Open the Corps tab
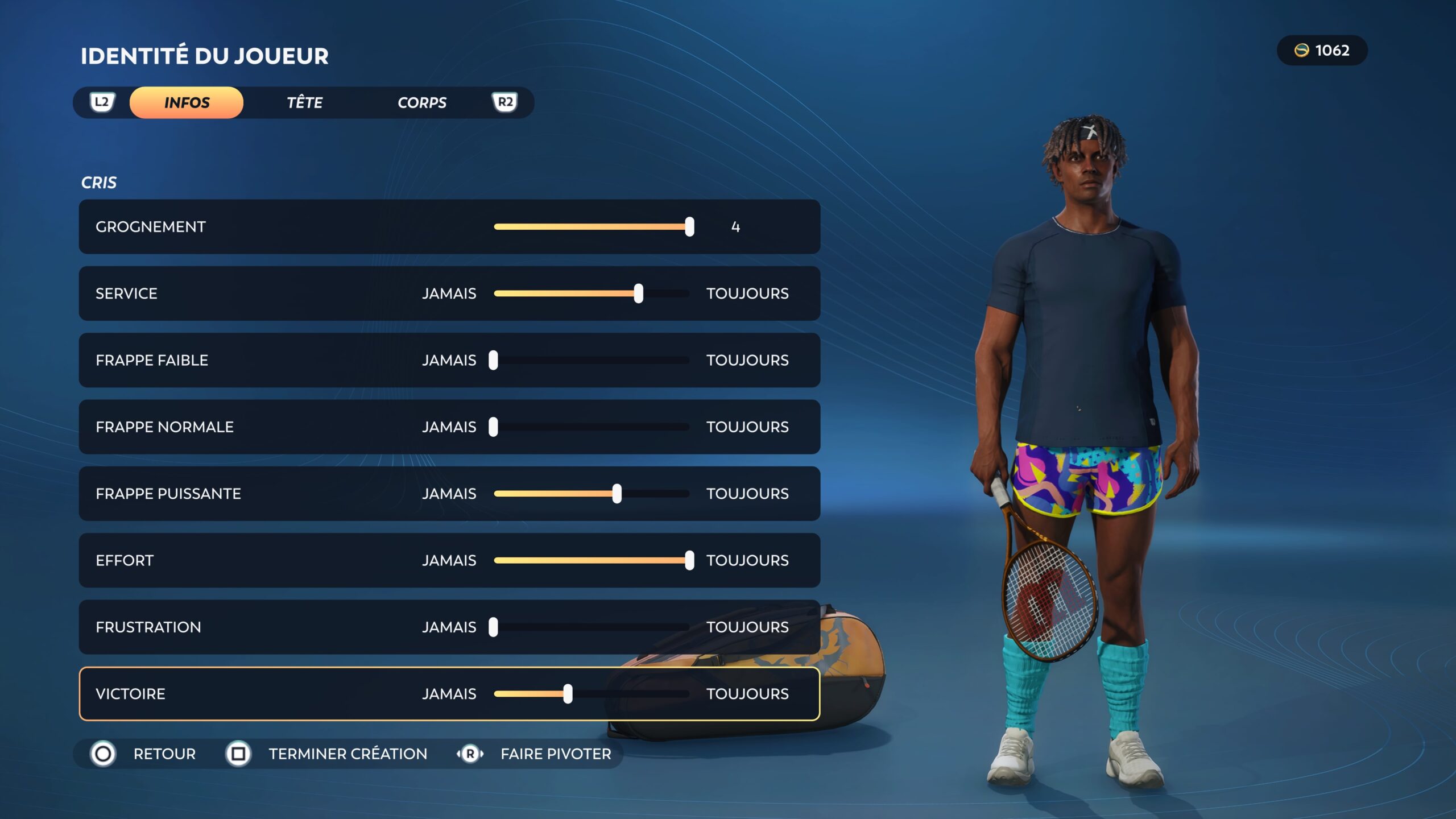1456x819 pixels. [421, 102]
